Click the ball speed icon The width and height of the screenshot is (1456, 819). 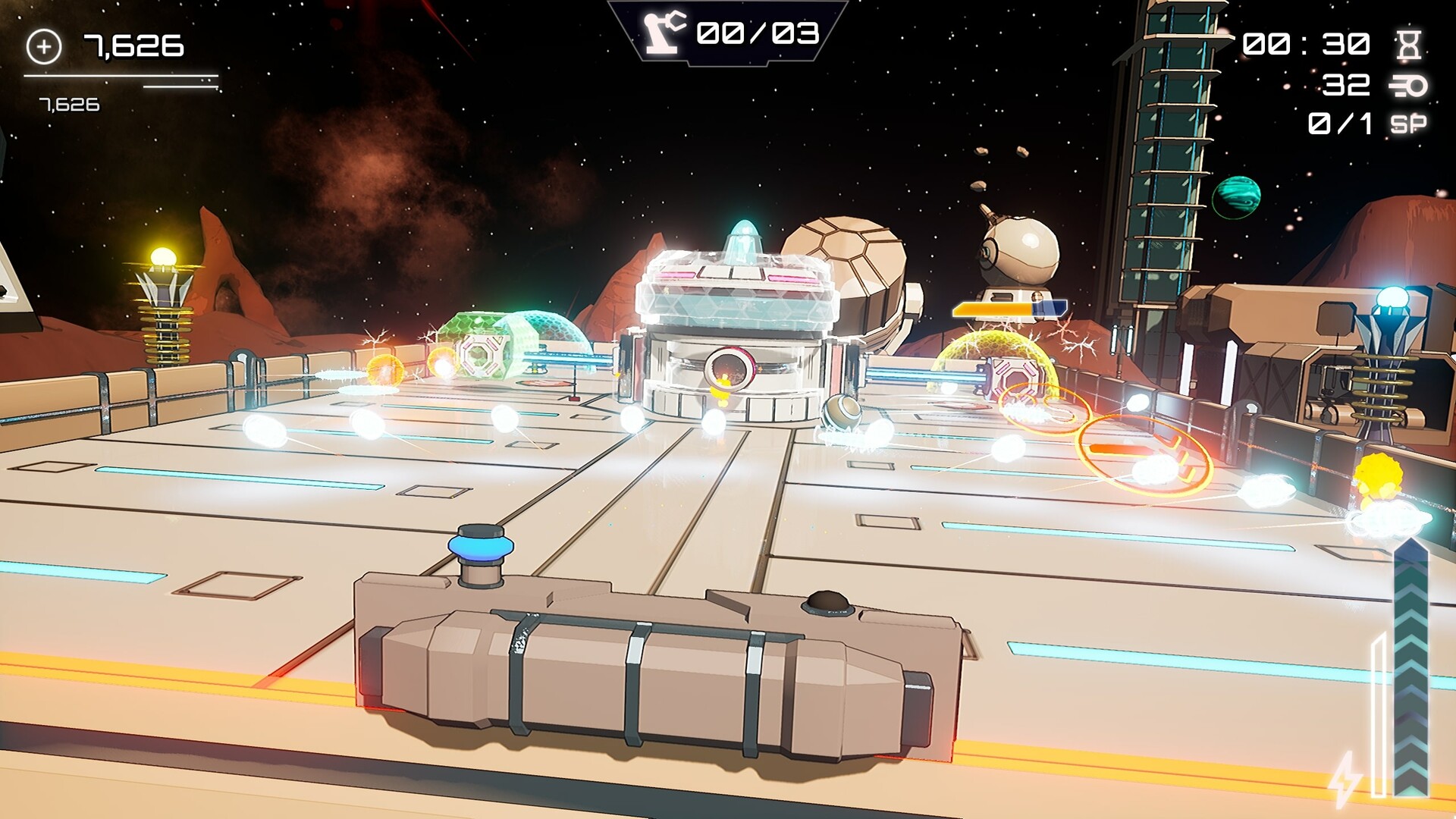[1408, 86]
